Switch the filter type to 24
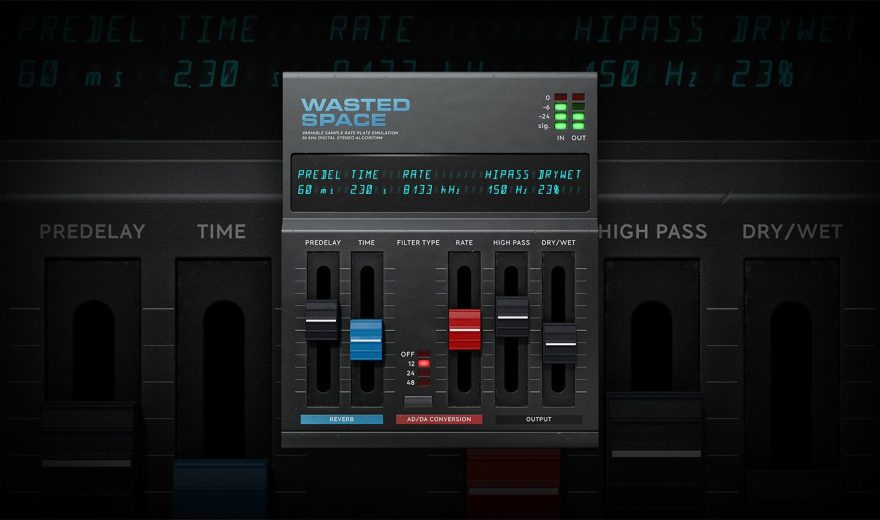Viewport: 880px width, 520px height. point(424,373)
